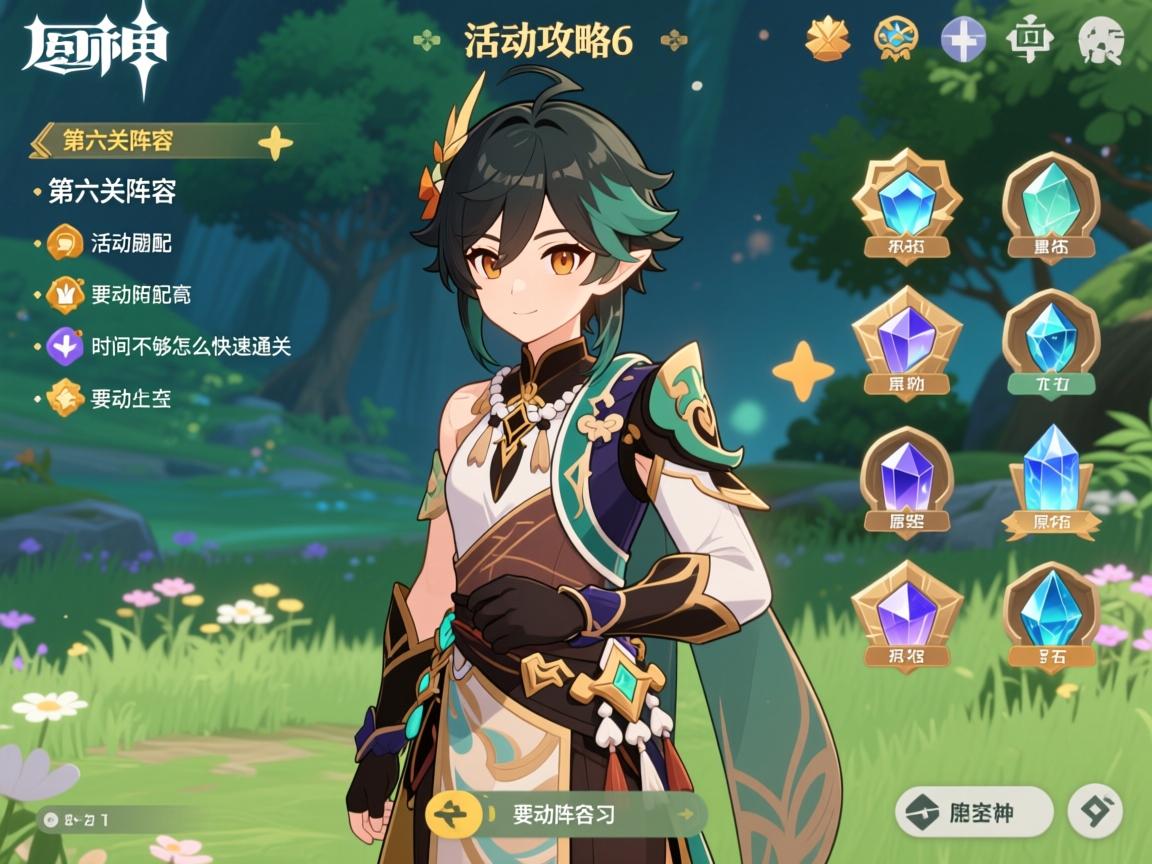Select the 时间不够怎么快速通关 guide entry

190,347
